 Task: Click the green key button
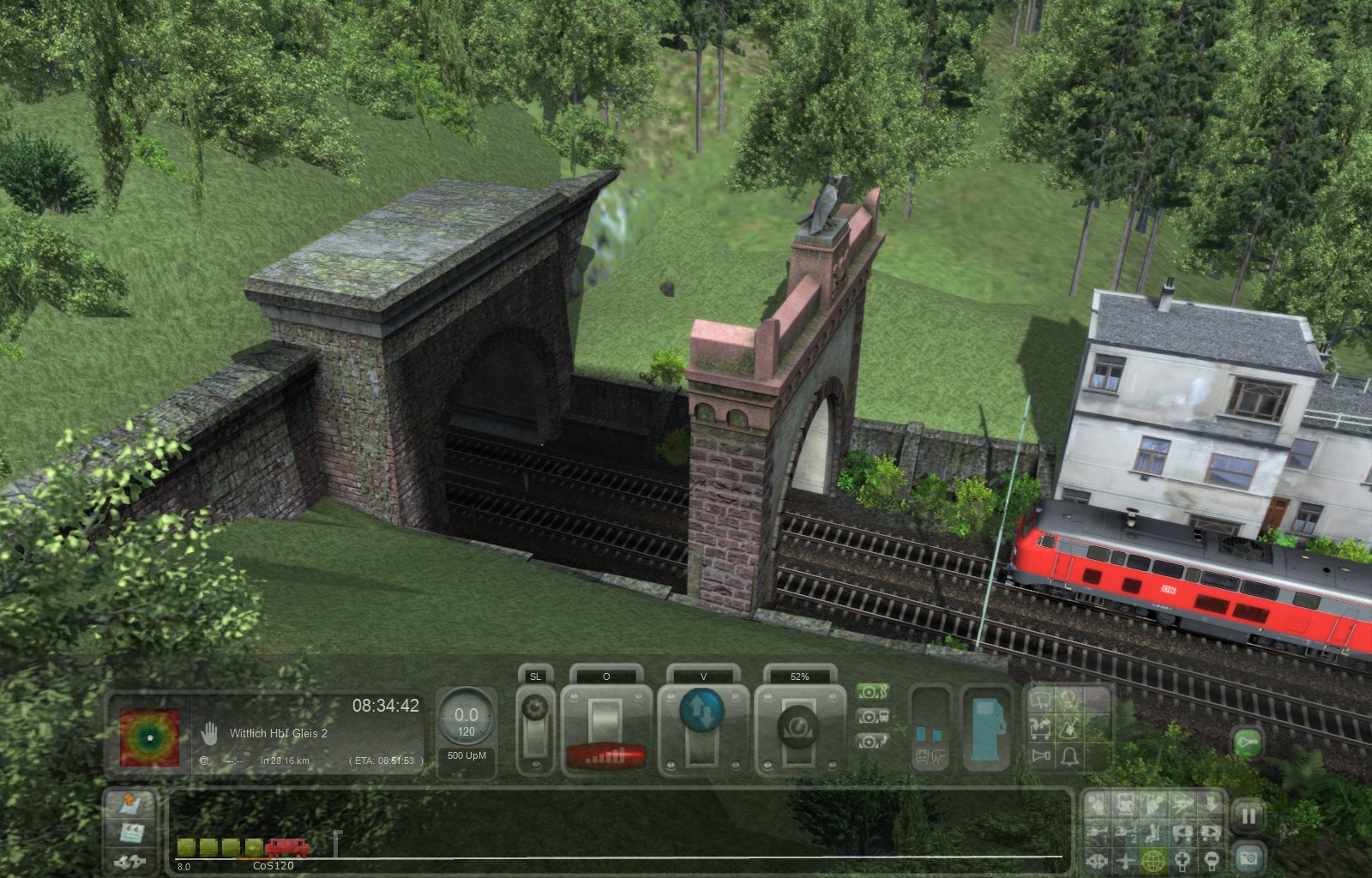1248,743
